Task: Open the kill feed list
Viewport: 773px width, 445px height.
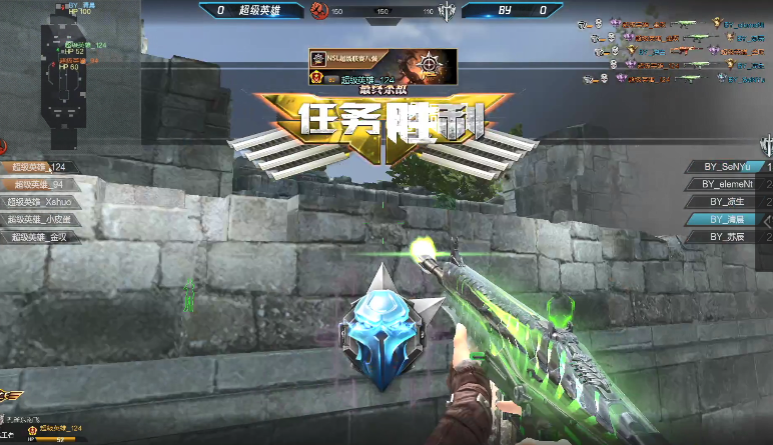Action: point(682,48)
